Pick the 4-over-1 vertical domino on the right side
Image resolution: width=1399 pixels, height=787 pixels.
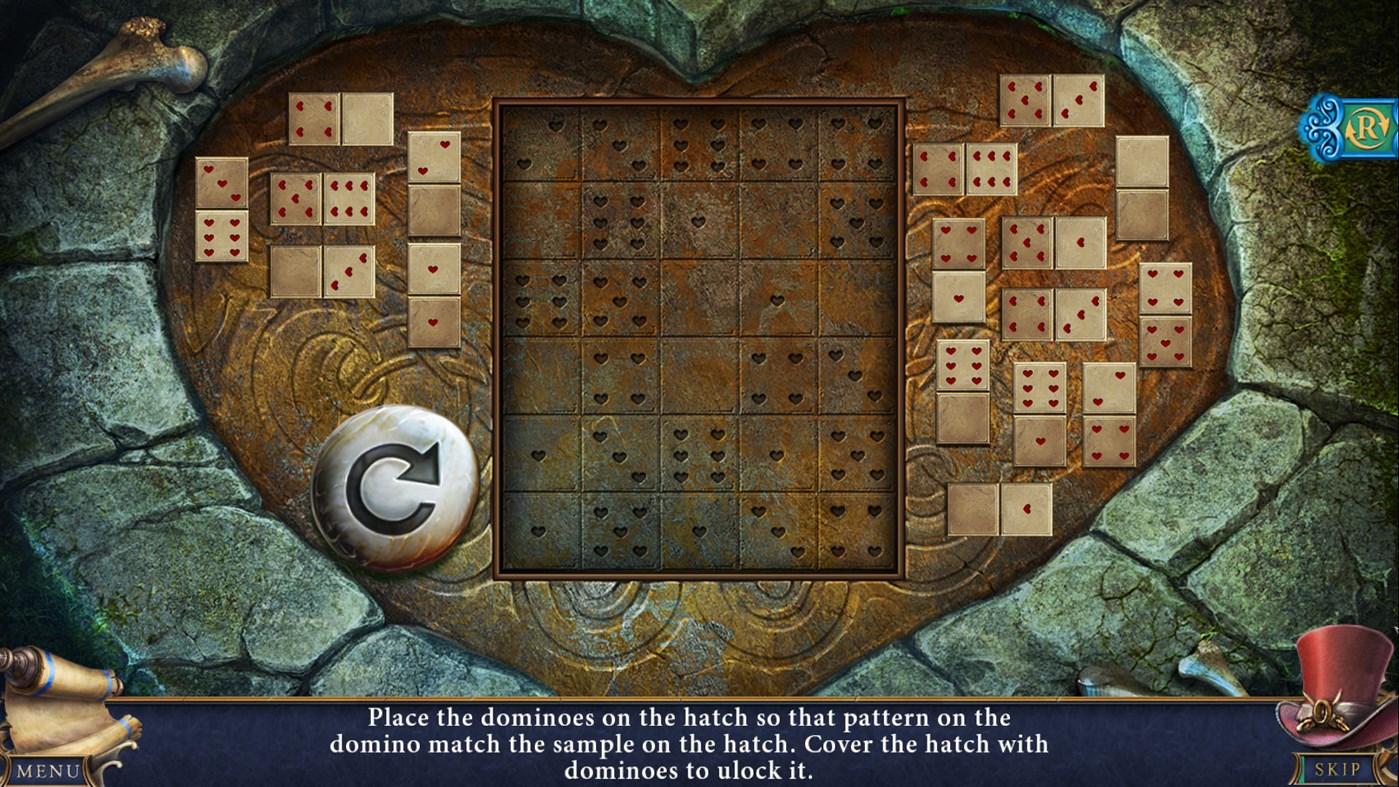pos(960,268)
